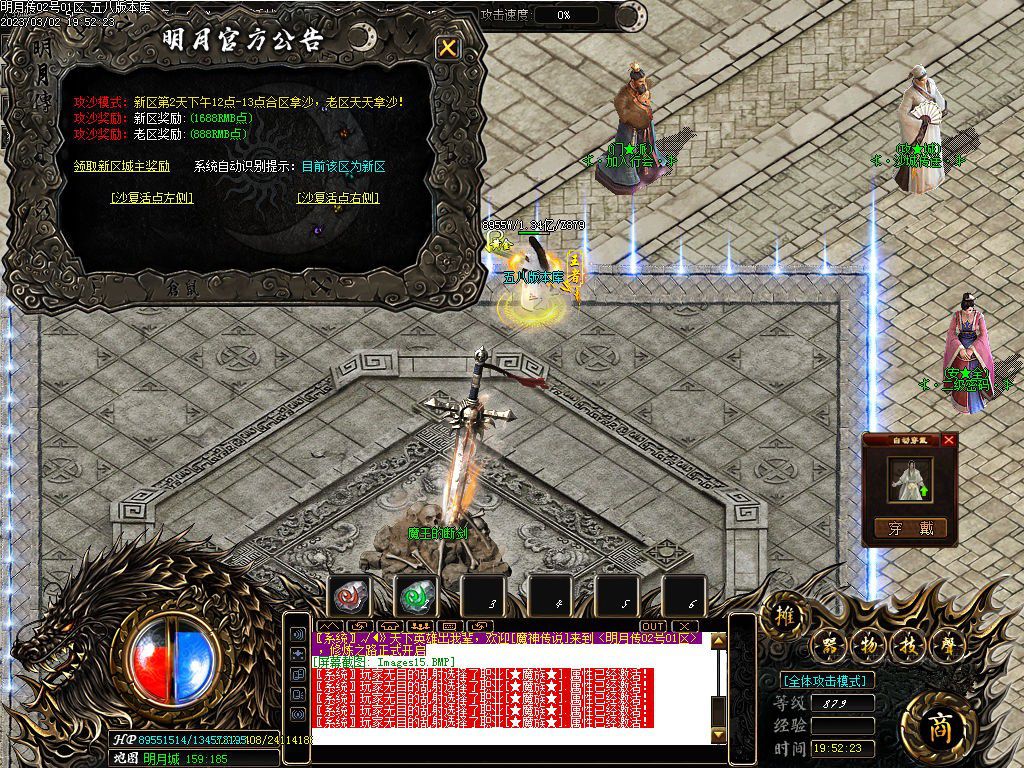The image size is (1024, 768).
Task: Click the OUT button above chat
Action: (x=653, y=626)
